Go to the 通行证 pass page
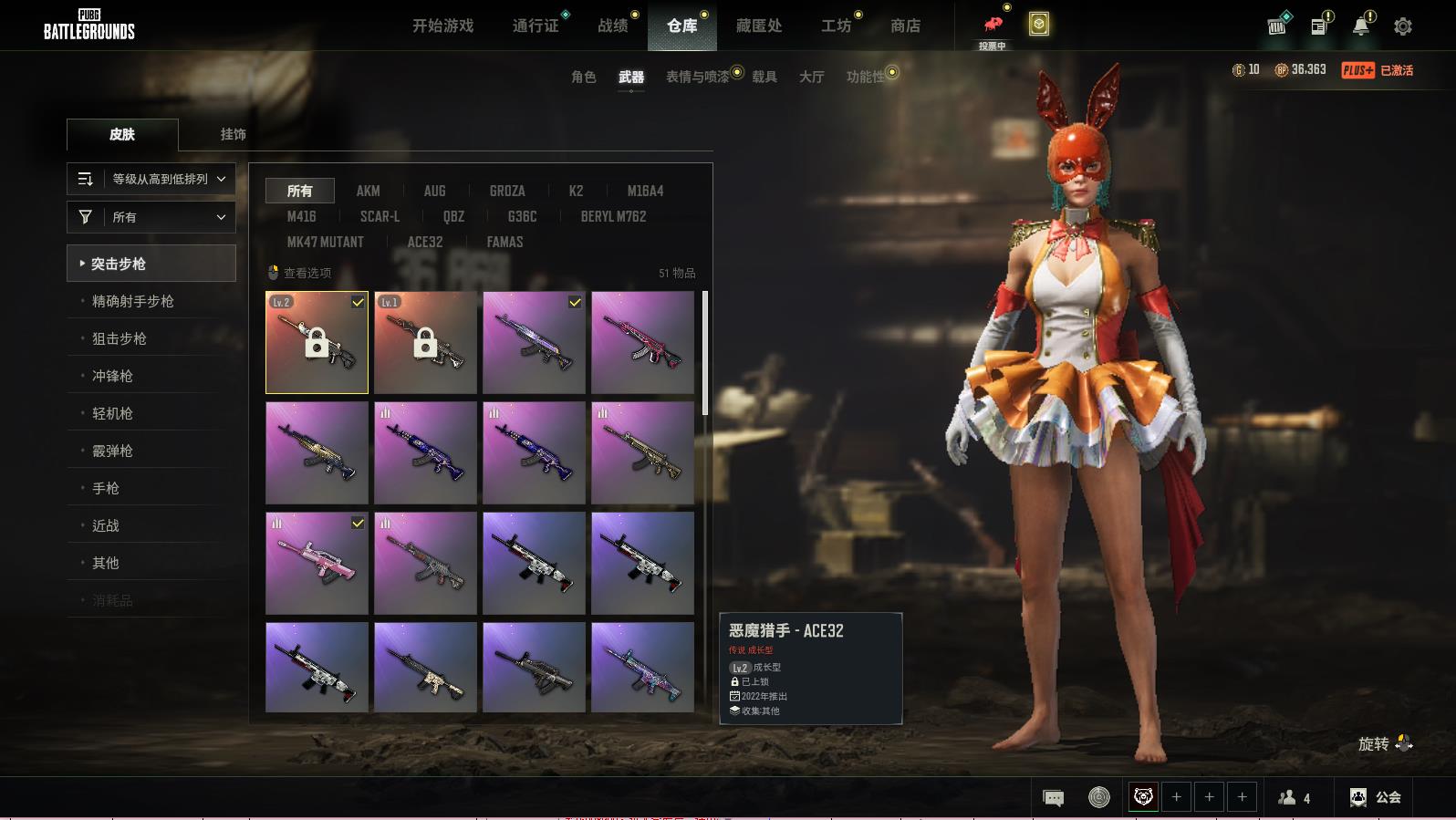This screenshot has width=1456, height=820. [x=536, y=26]
